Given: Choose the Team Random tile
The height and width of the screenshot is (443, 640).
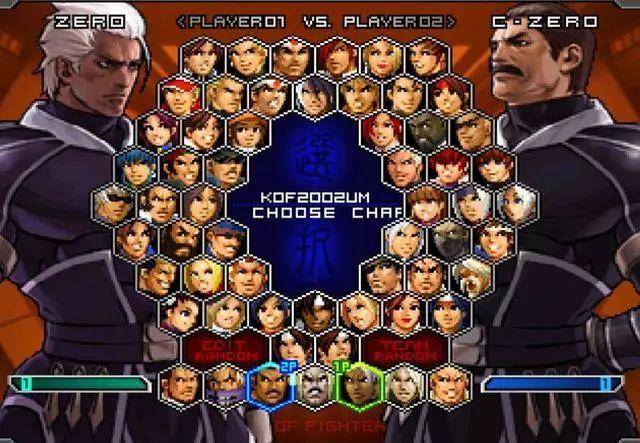Looking at the screenshot, I should (x=406, y=349).
